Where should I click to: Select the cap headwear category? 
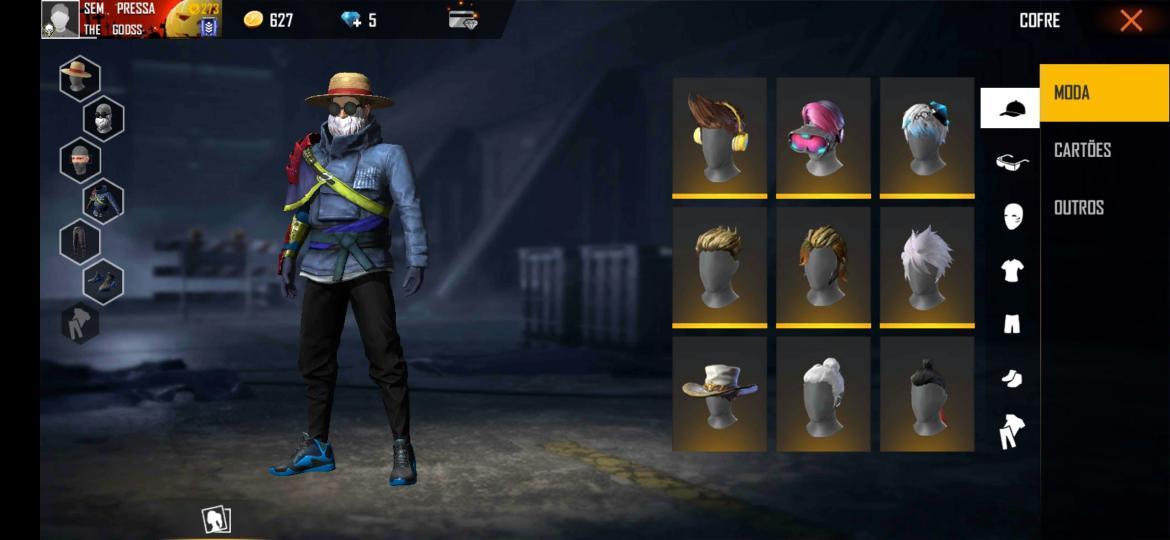click(x=1011, y=108)
